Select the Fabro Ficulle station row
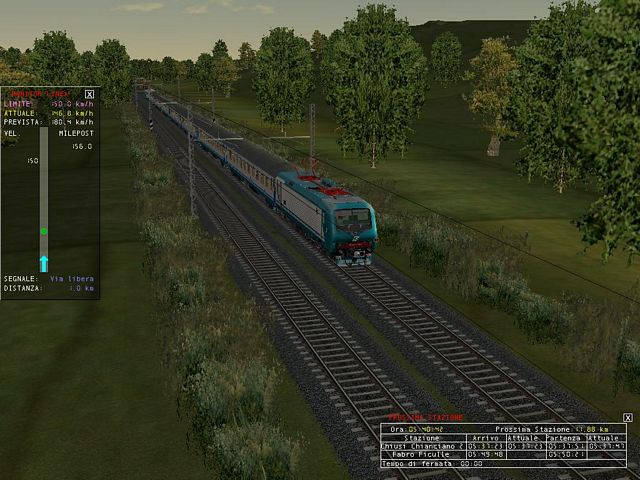This screenshot has height=480, width=640. coord(422,454)
